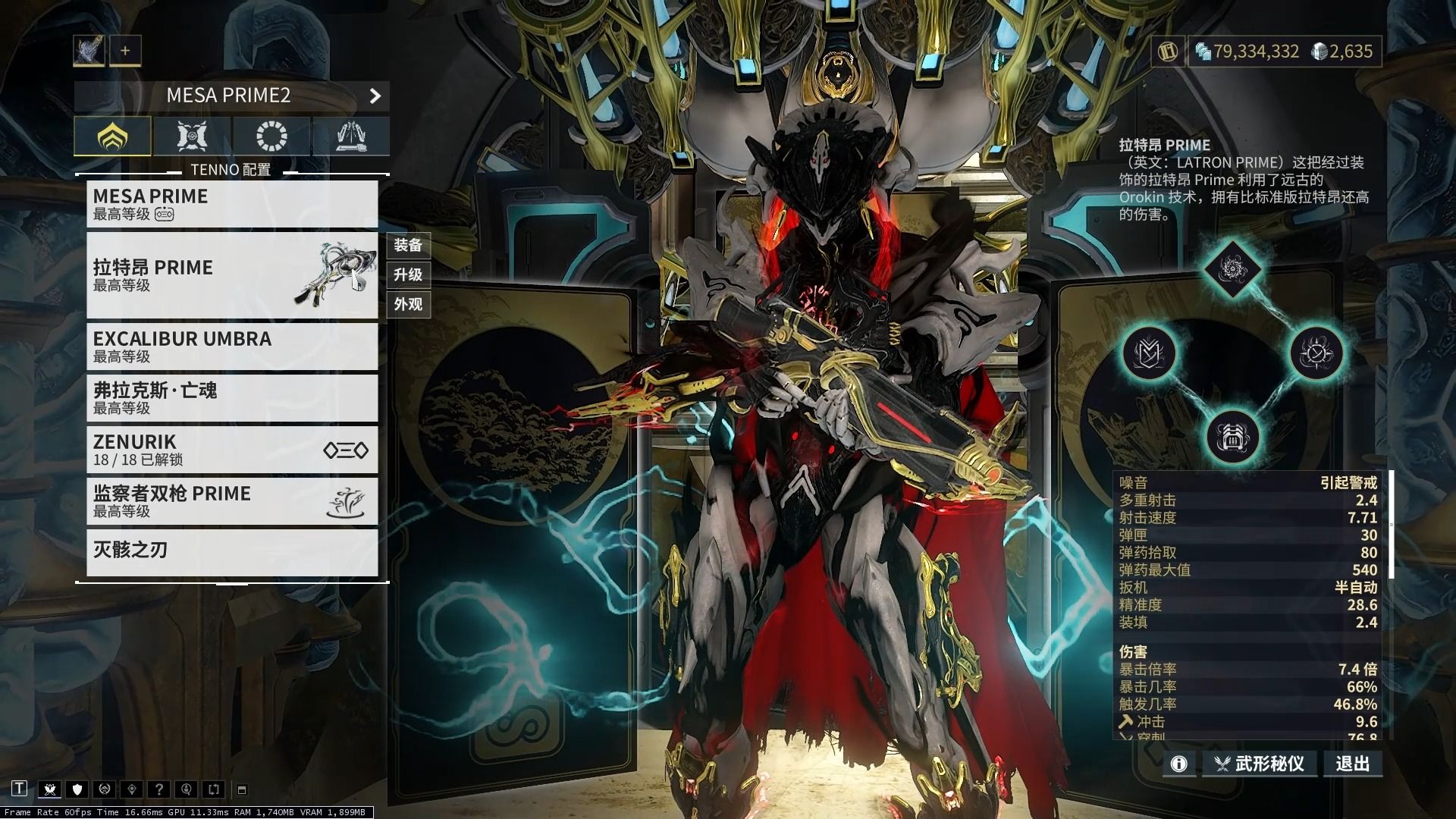The image size is (1456, 819).
Task: Select the top diamond mod node
Action: point(1232,269)
